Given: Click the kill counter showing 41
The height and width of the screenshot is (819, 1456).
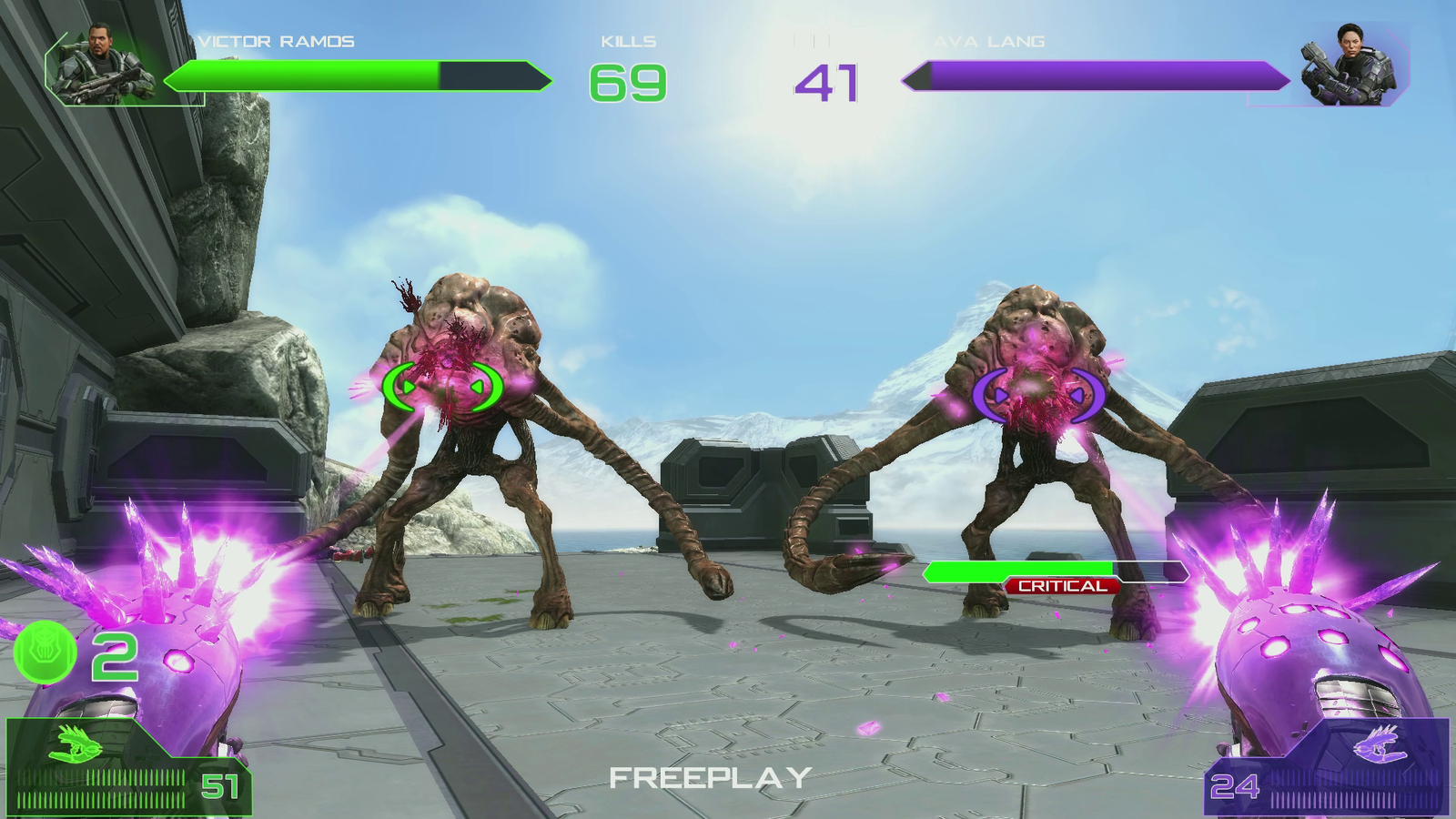Looking at the screenshot, I should click(828, 83).
